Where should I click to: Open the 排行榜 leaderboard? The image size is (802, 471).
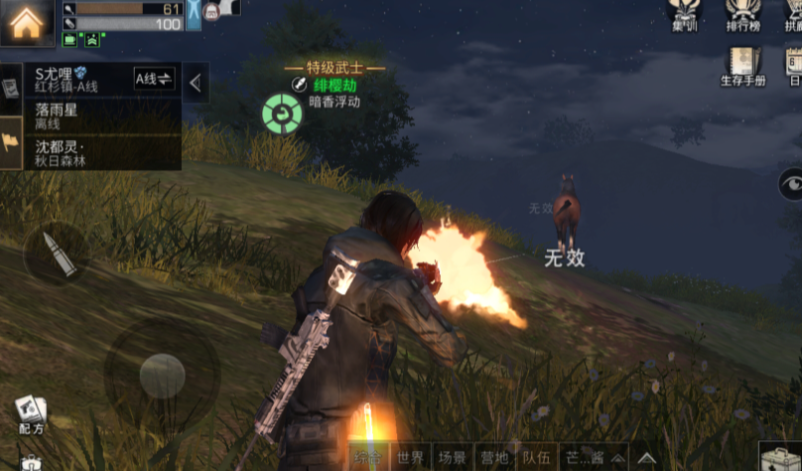coord(743,16)
